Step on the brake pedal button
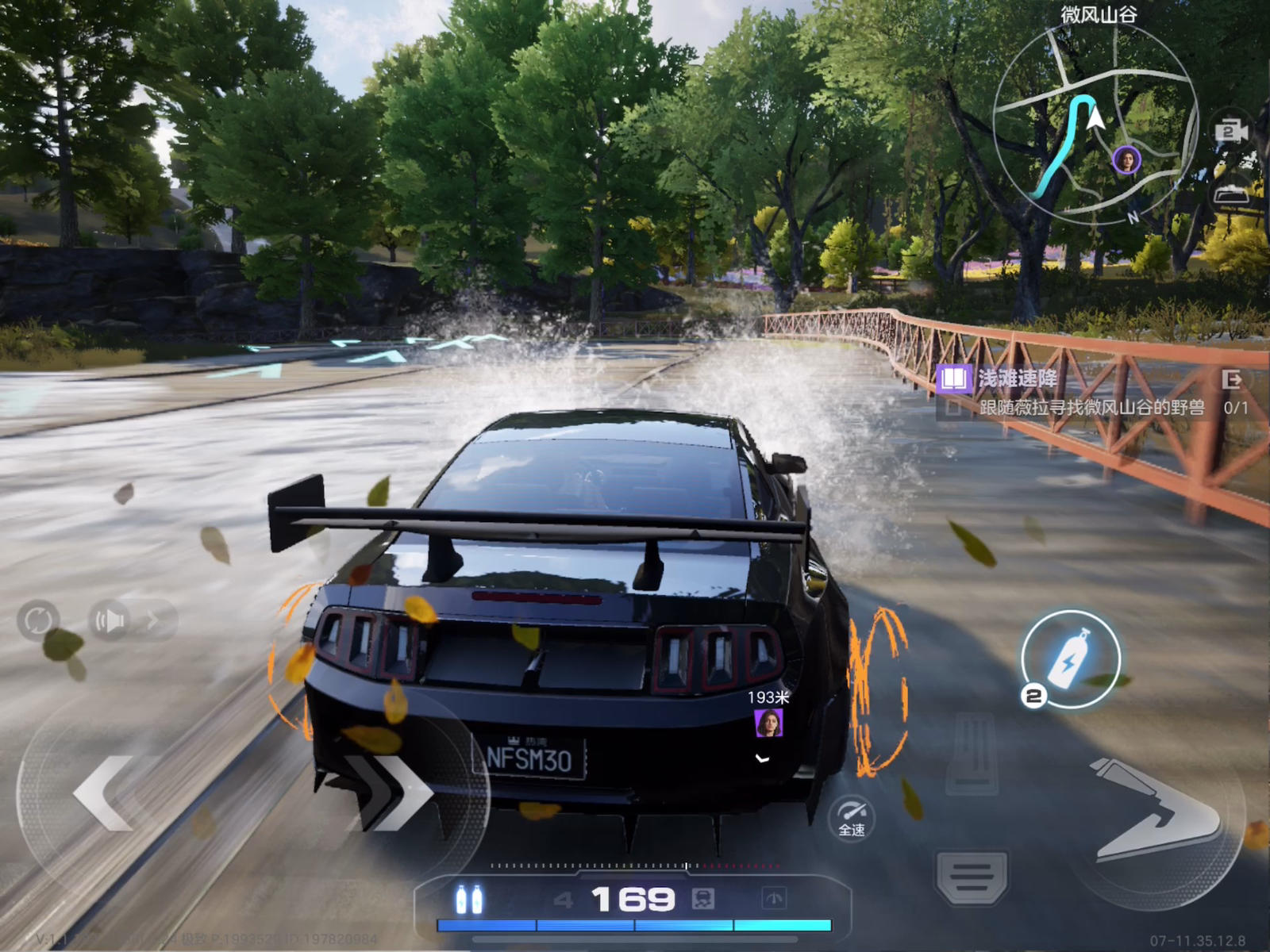 pos(972,877)
